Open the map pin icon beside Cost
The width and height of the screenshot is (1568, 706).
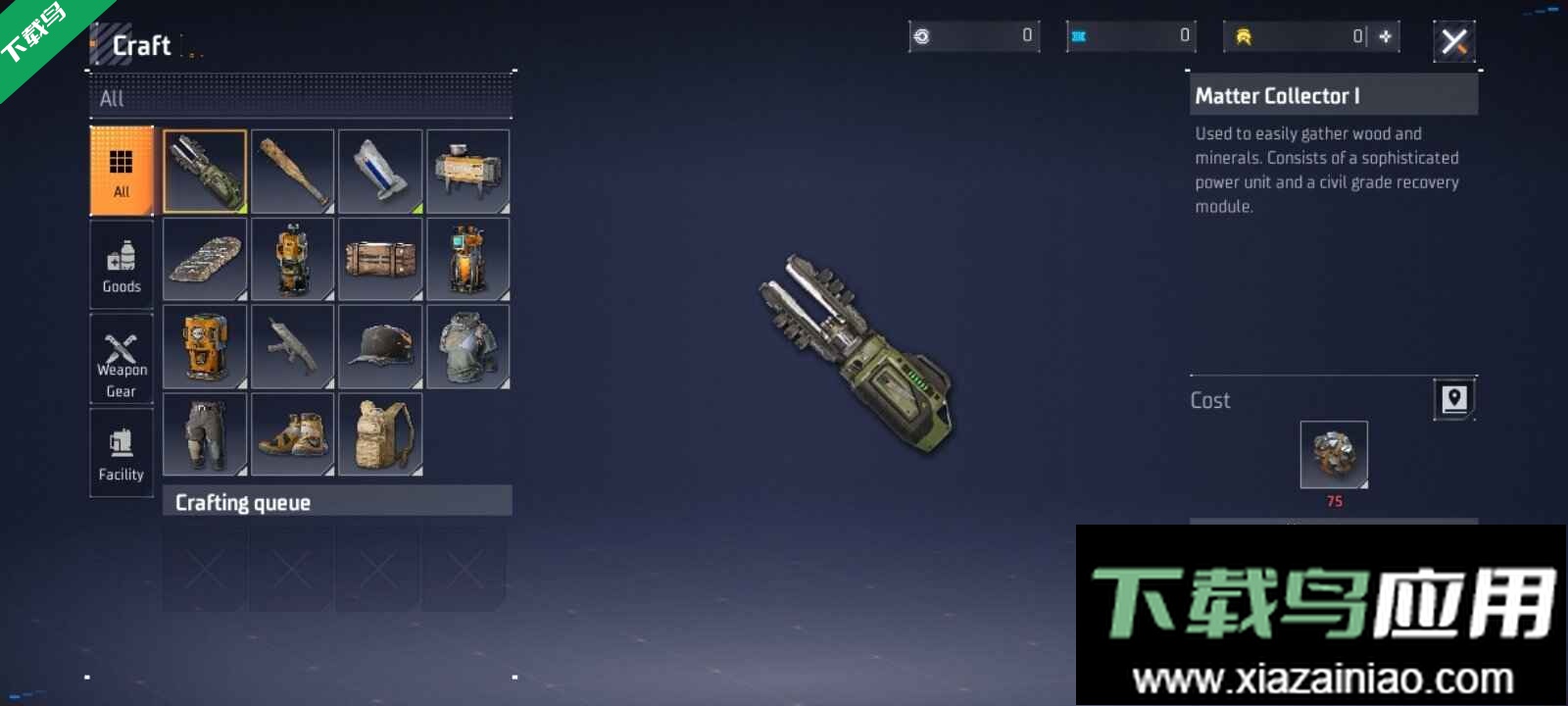click(1454, 399)
